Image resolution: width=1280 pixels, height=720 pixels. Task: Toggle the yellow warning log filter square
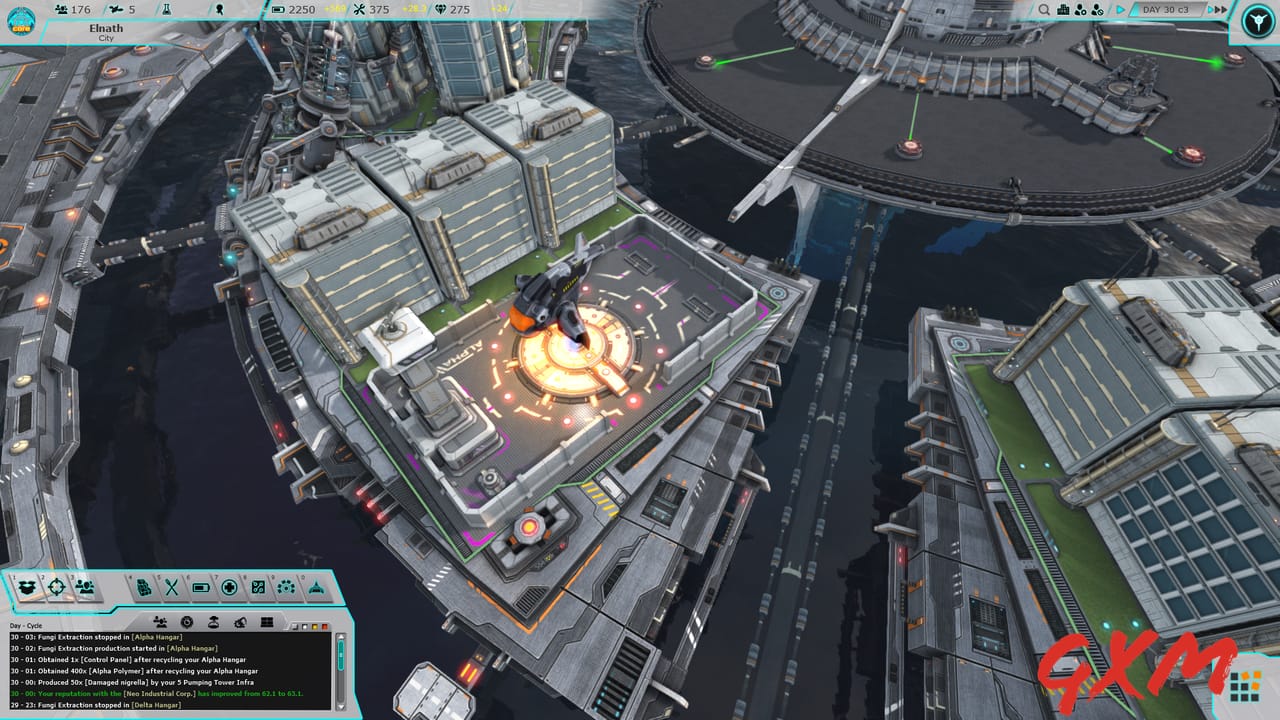(x=316, y=625)
